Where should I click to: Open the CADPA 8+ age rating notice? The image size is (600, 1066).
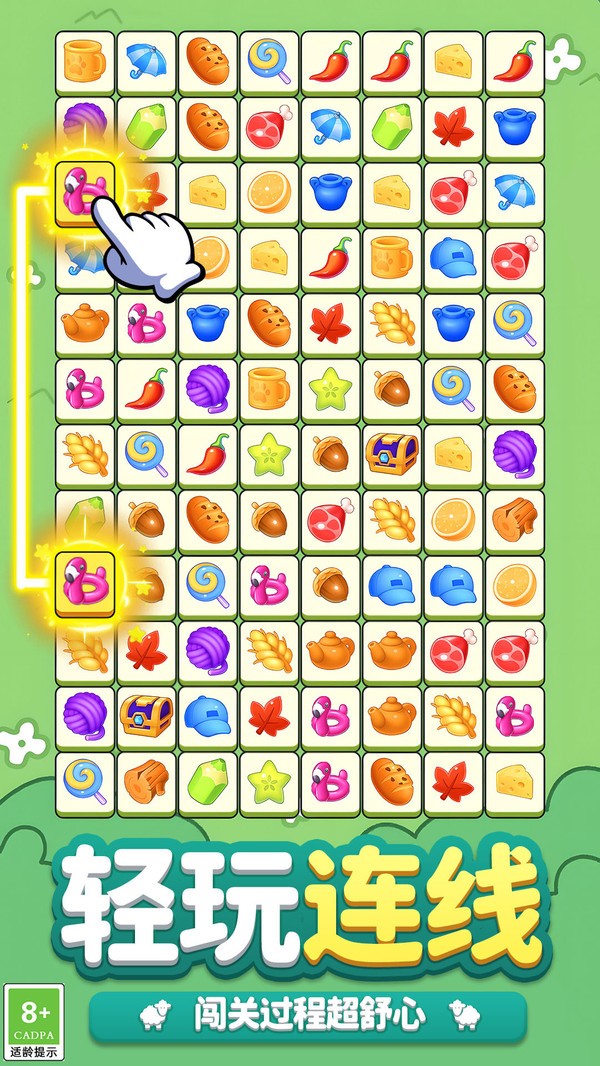(x=34, y=1020)
